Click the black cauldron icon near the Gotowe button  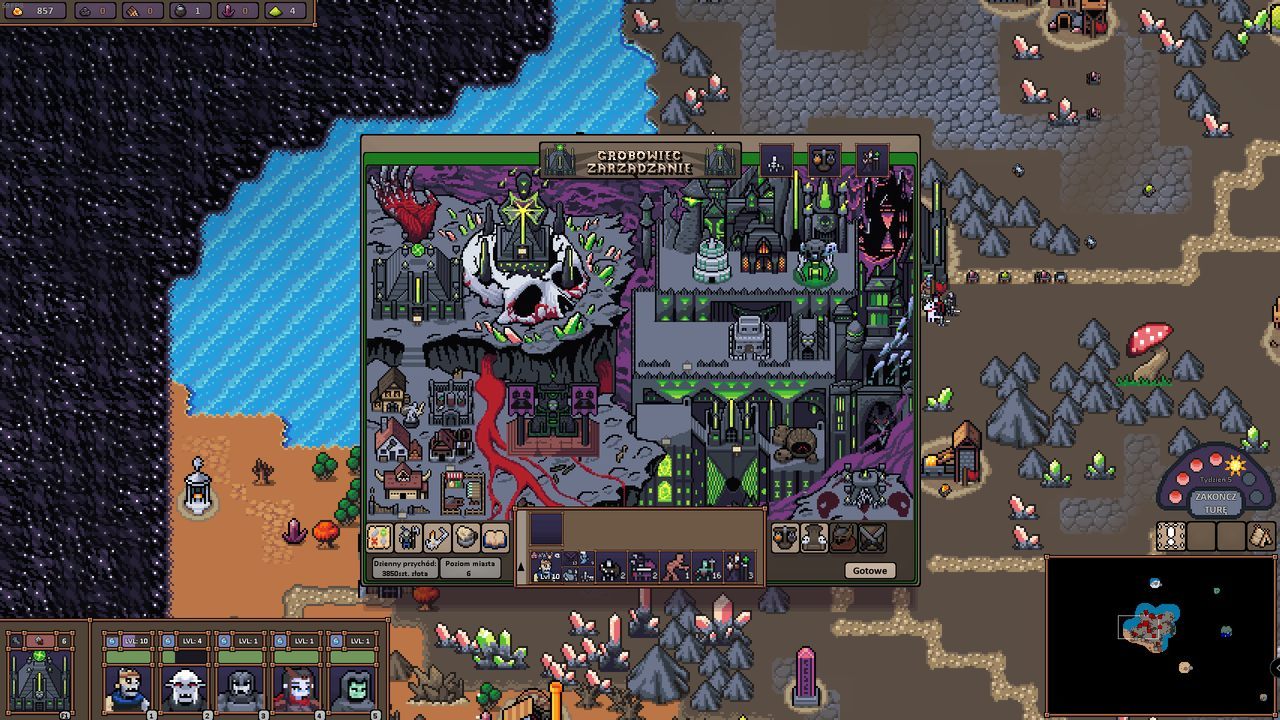(x=785, y=537)
